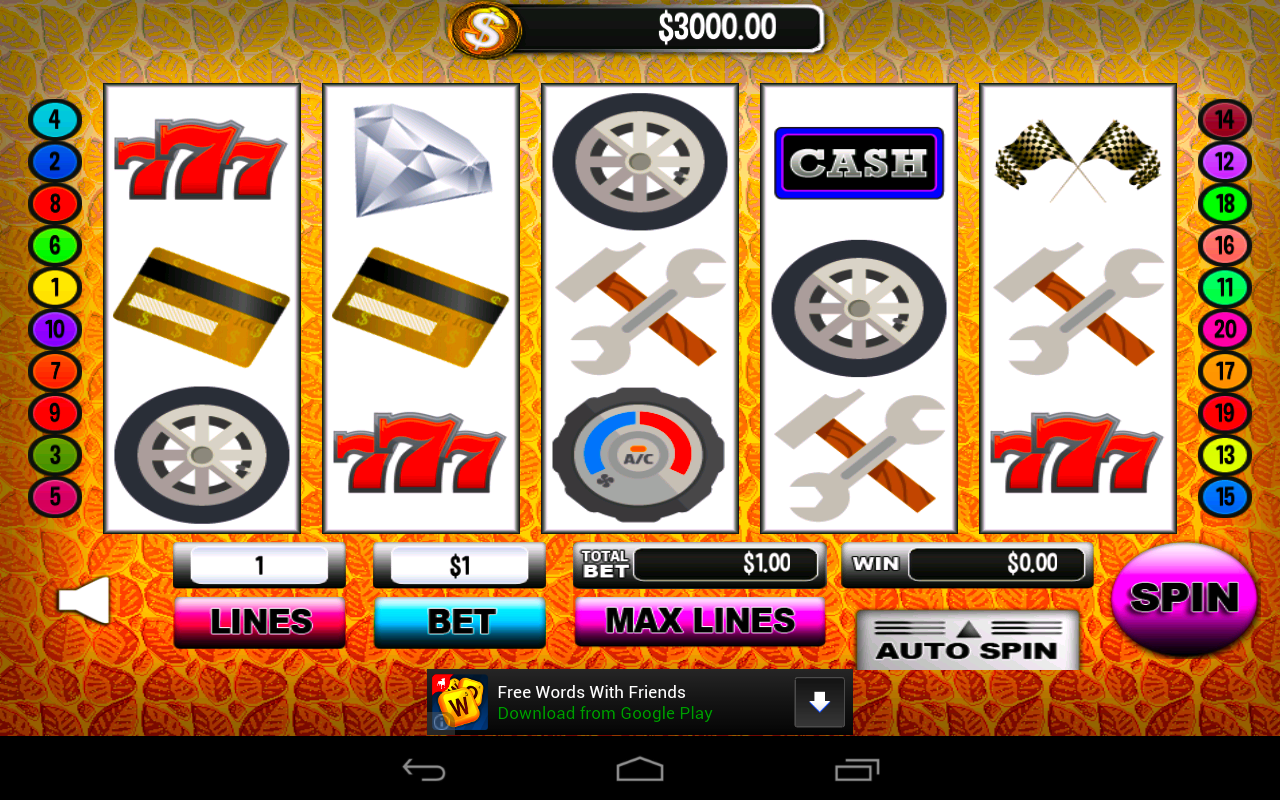The width and height of the screenshot is (1280, 800).
Task: Open the ad download arrow dropdown
Action: (x=819, y=702)
